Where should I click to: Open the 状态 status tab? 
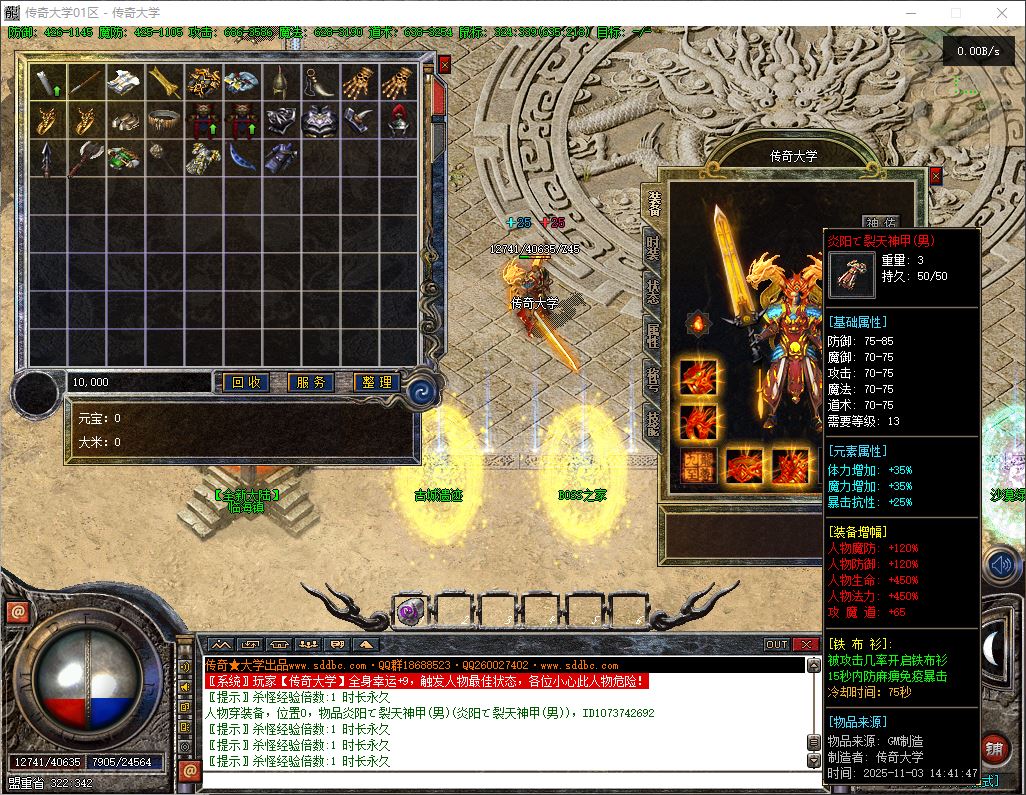coord(653,291)
